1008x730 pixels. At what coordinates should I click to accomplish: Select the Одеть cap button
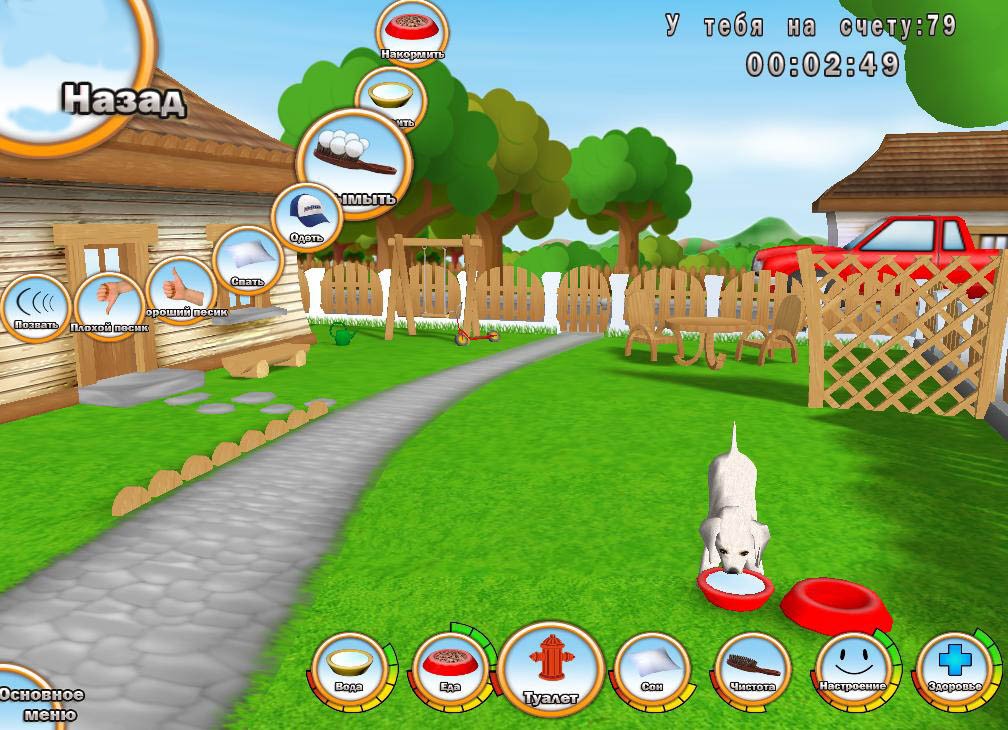306,218
